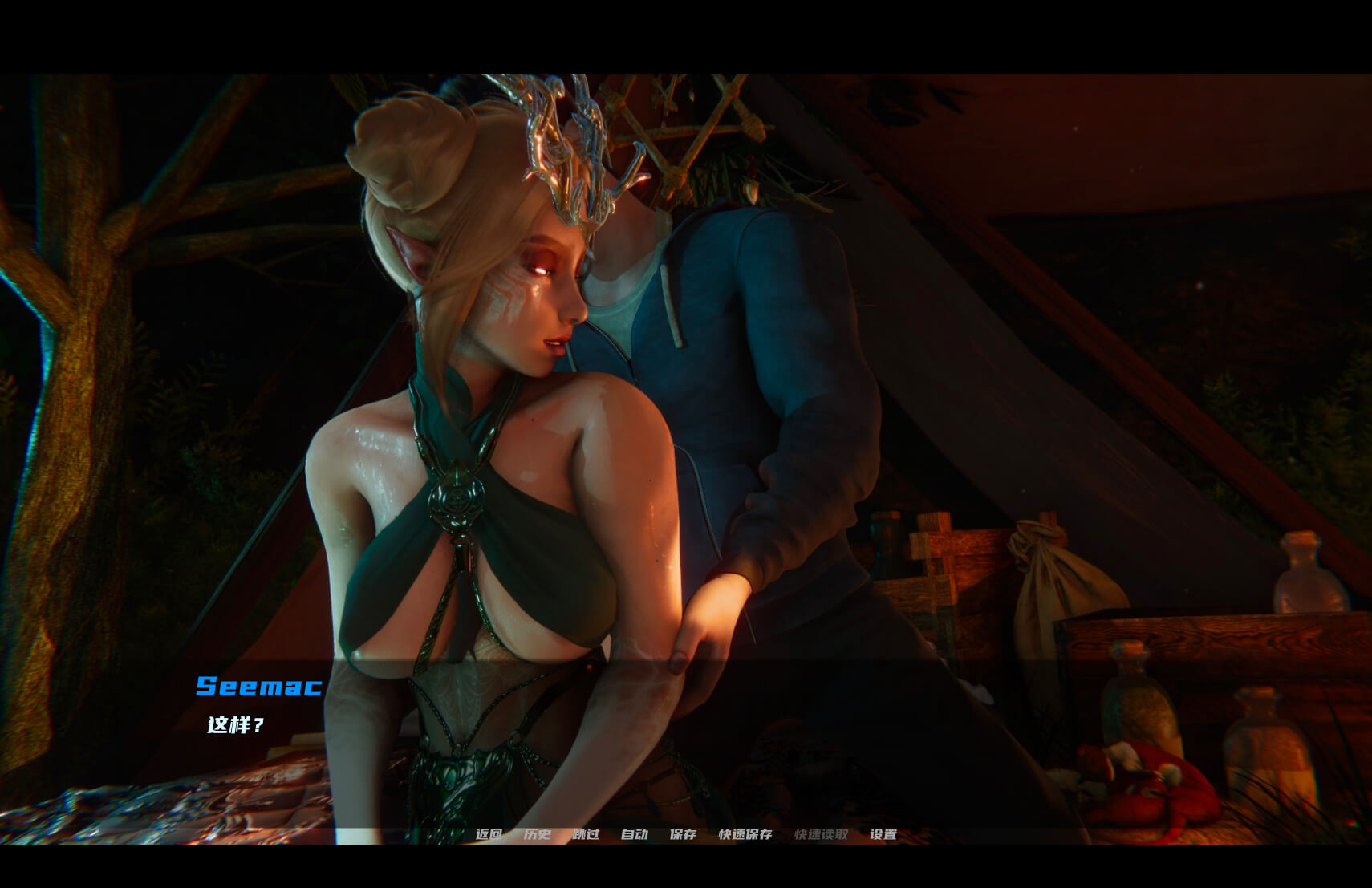This screenshot has height=888, width=1372.
Task: Open the 历史 (History) dialogue log
Action: [x=537, y=834]
